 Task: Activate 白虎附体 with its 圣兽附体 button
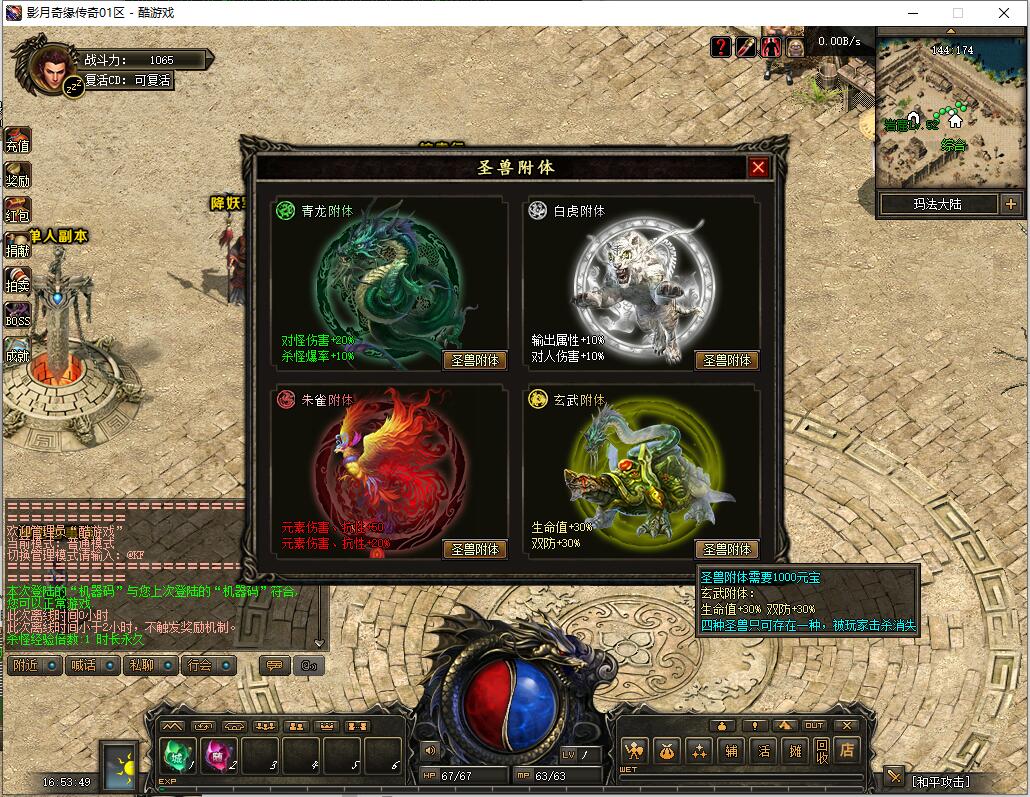click(727, 360)
